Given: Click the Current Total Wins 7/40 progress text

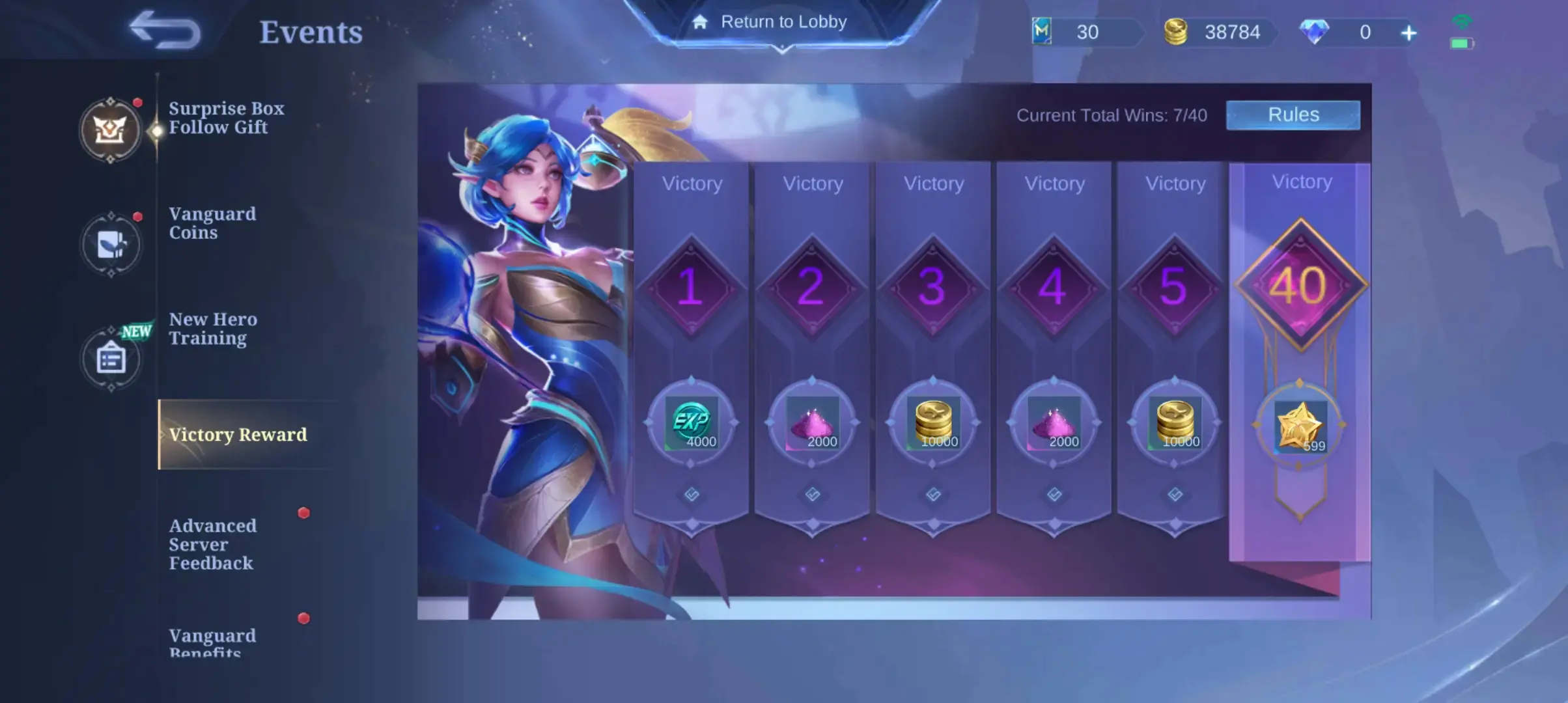Looking at the screenshot, I should pos(1113,115).
